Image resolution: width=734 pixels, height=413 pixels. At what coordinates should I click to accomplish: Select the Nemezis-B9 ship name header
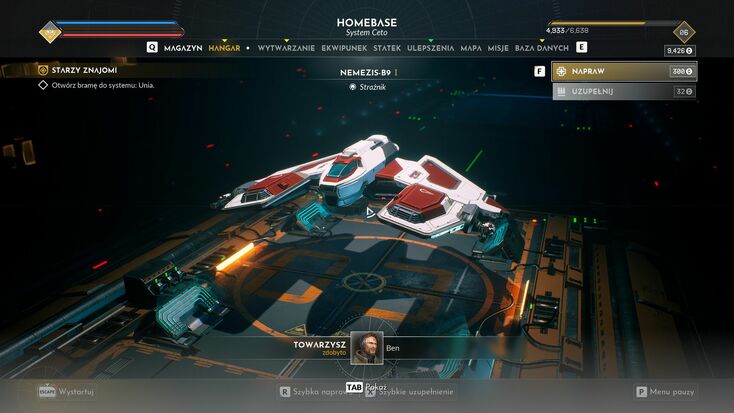click(x=366, y=73)
